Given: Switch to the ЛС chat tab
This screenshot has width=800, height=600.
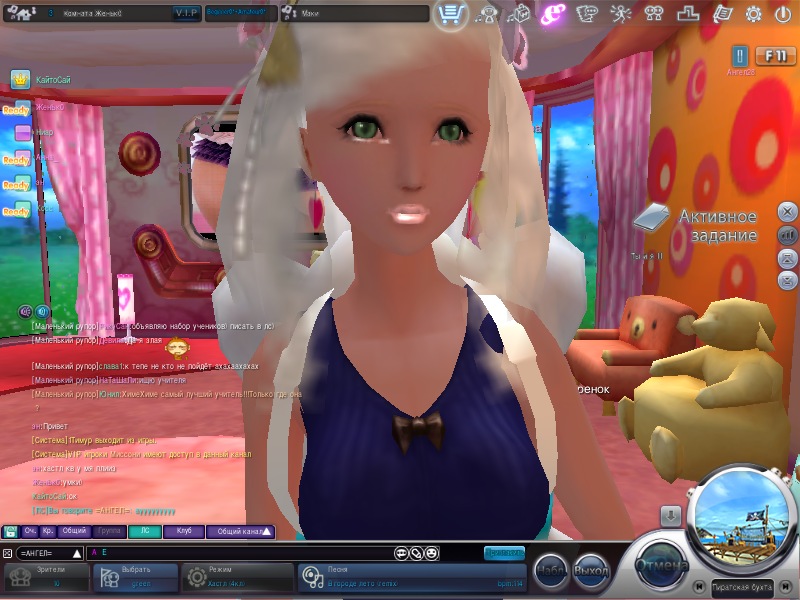Looking at the screenshot, I should [x=144, y=532].
